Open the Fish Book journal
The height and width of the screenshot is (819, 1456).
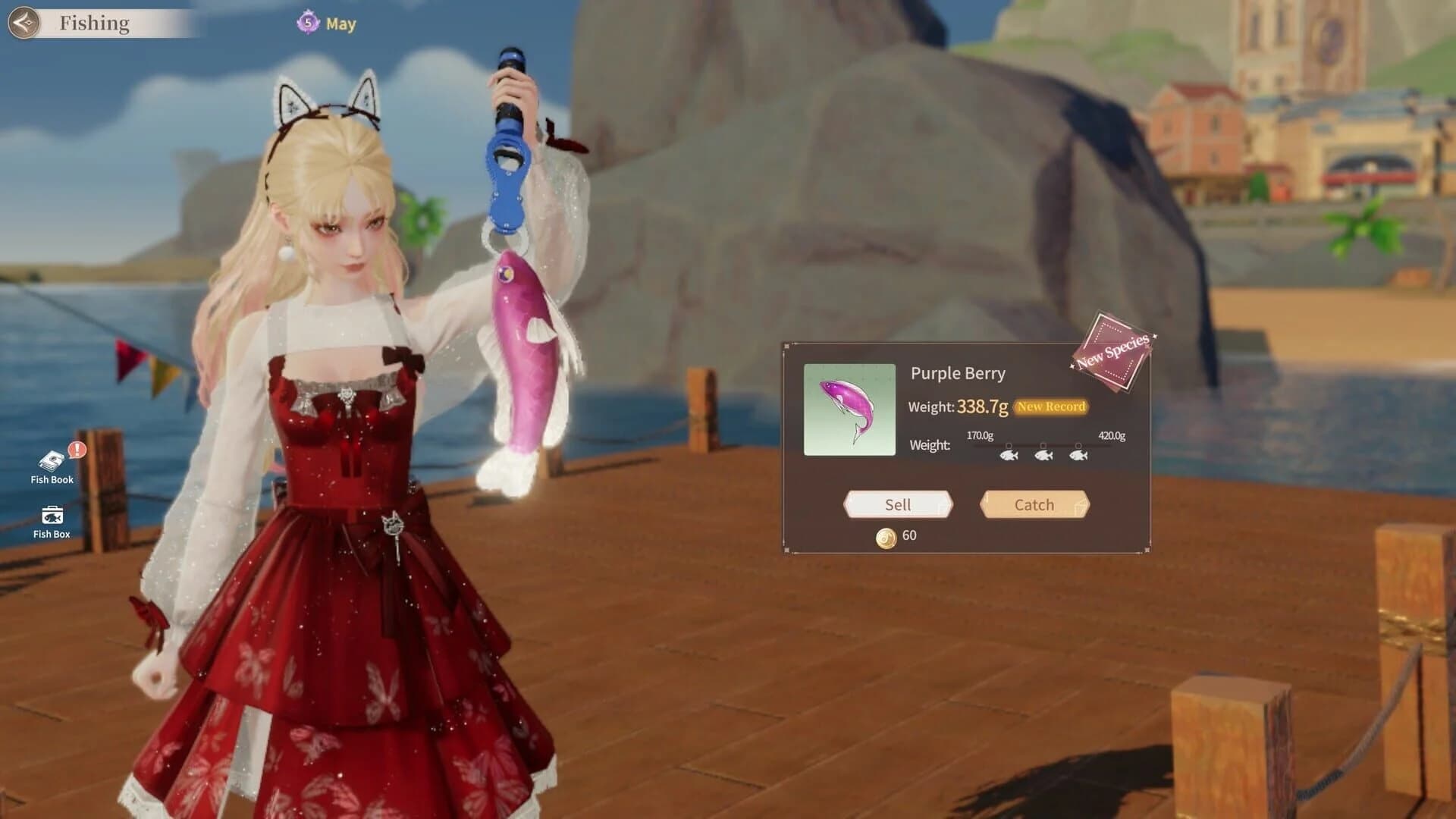pyautogui.click(x=50, y=459)
